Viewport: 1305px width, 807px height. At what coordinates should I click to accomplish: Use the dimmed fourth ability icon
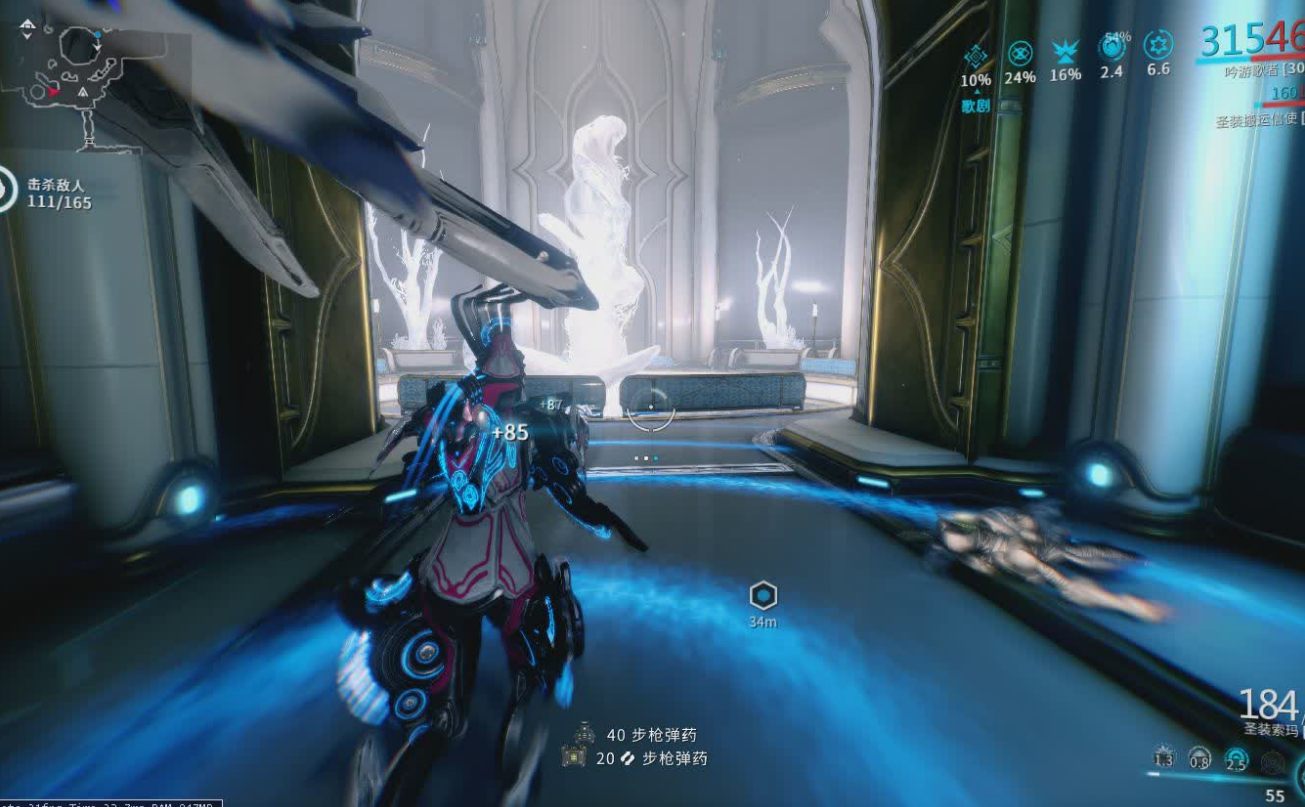(x=1272, y=762)
